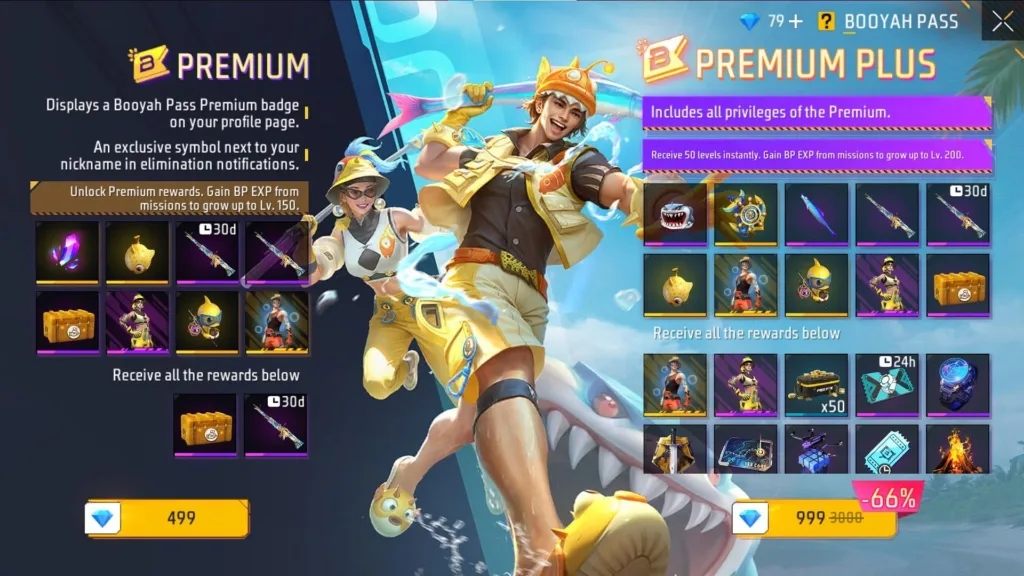
Task: Inspect the blue fish blade reward
Action: coord(816,214)
